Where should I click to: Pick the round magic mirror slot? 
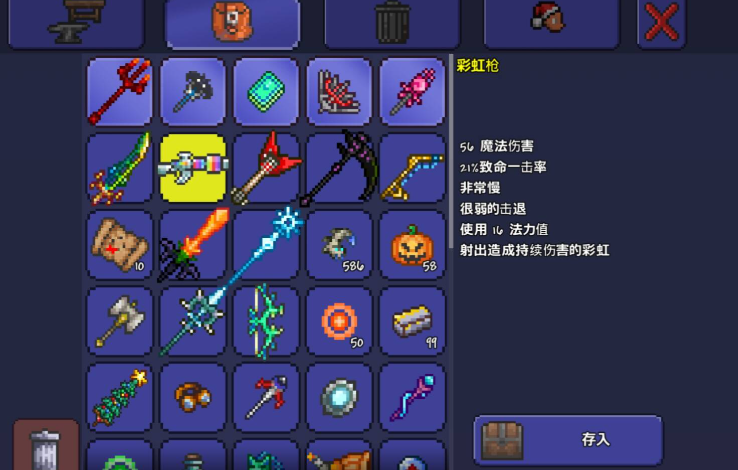pyautogui.click(x=339, y=396)
